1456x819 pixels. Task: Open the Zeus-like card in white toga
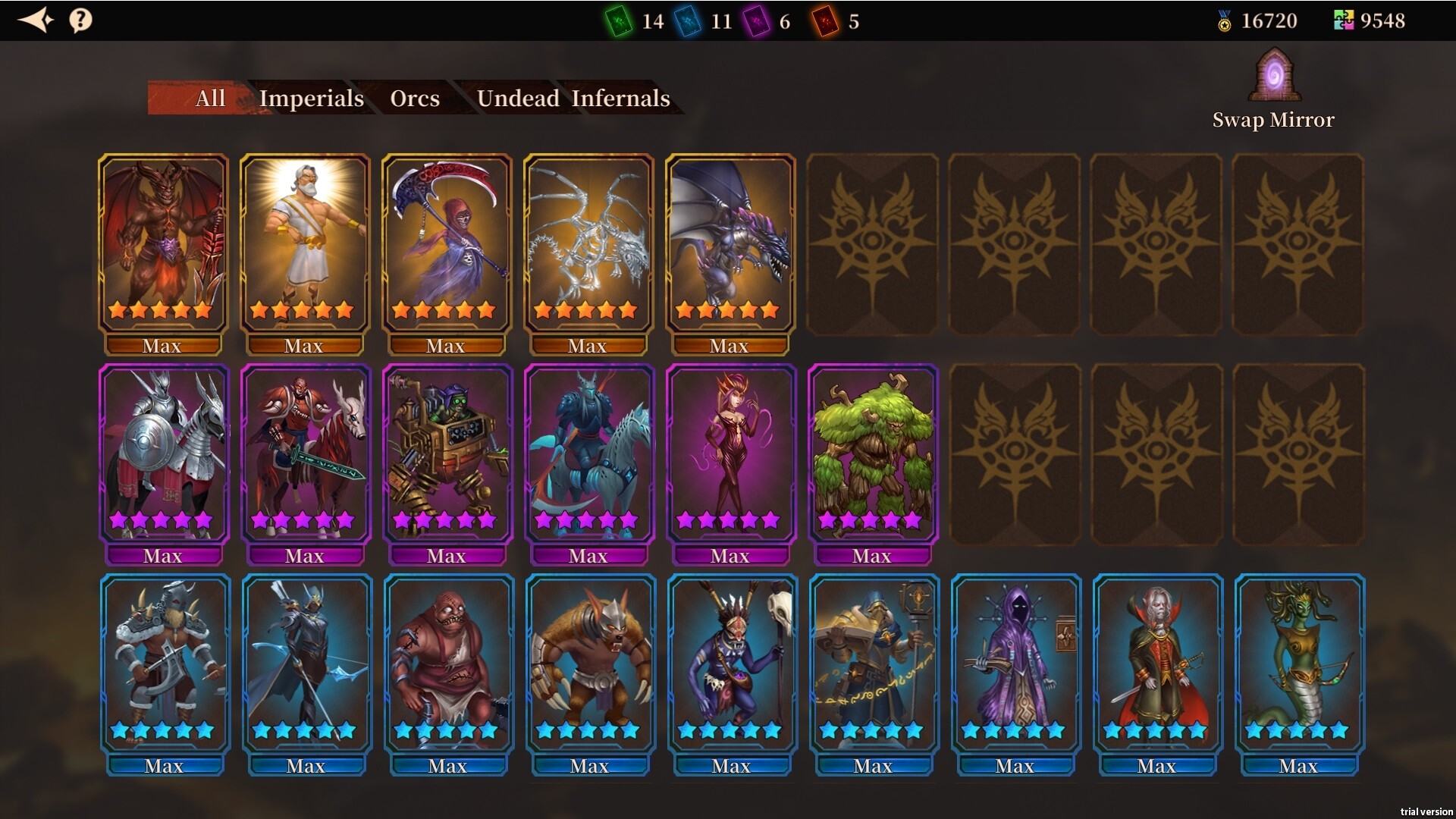point(305,243)
